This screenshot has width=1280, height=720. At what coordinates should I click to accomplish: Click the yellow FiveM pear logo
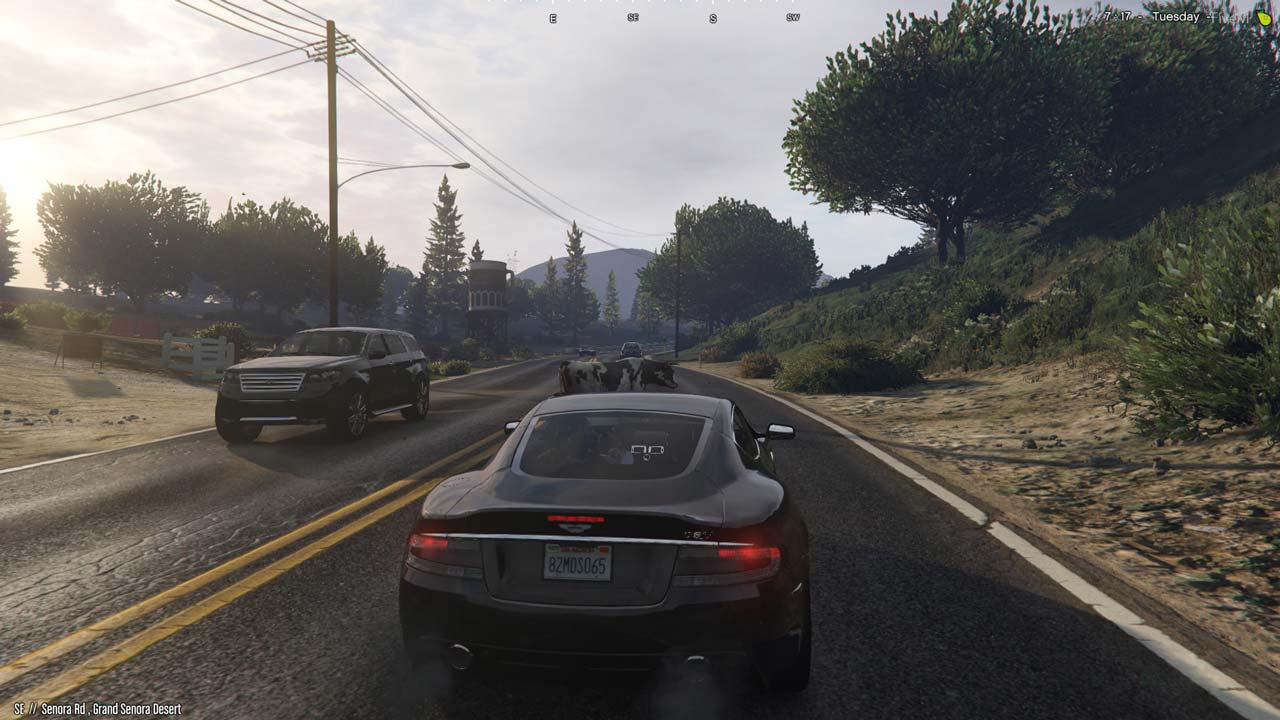pos(1264,18)
